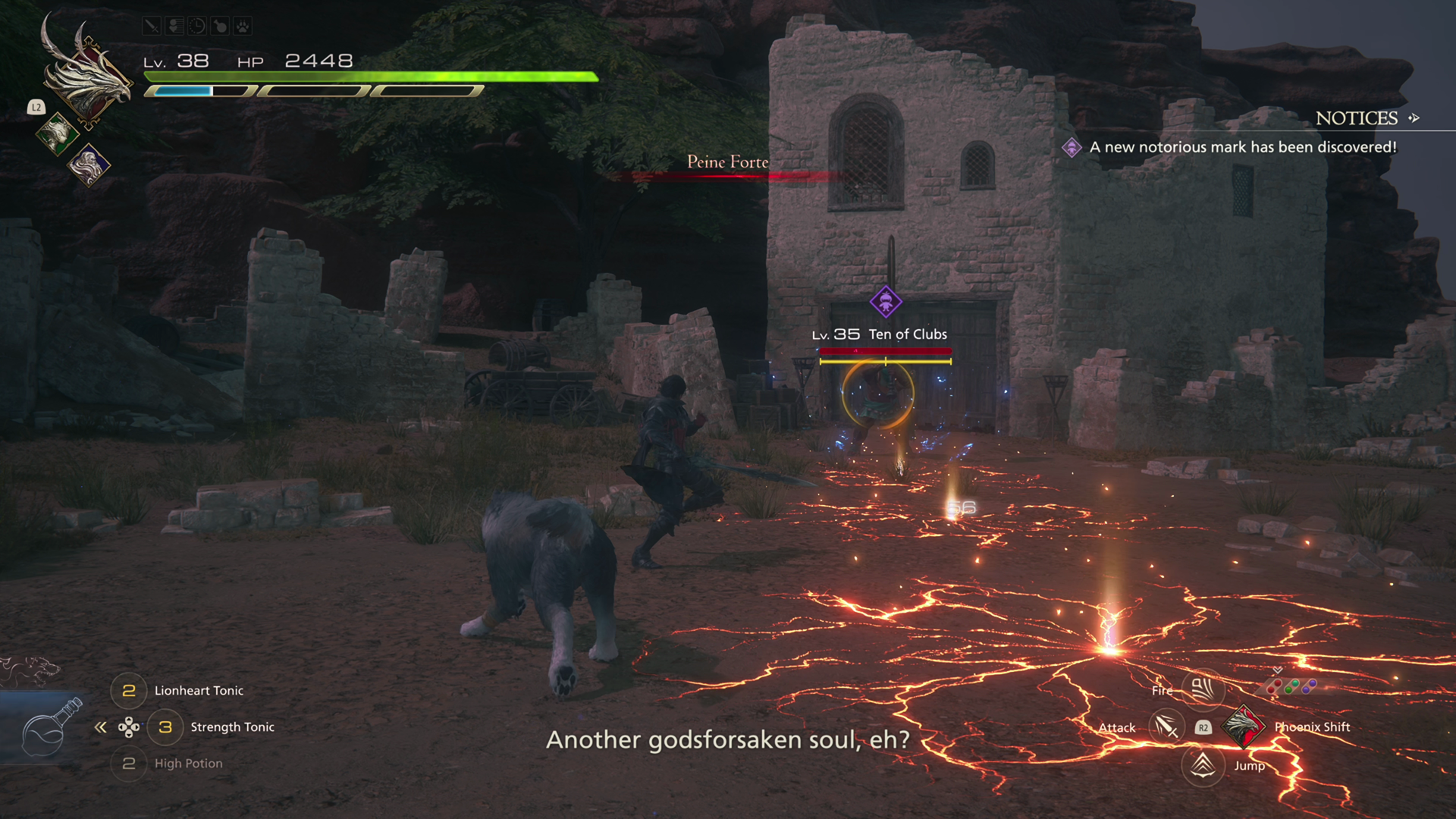Screen dimensions: 1456x819
Task: Activate the Phoenix Shift ability
Action: 1243,726
